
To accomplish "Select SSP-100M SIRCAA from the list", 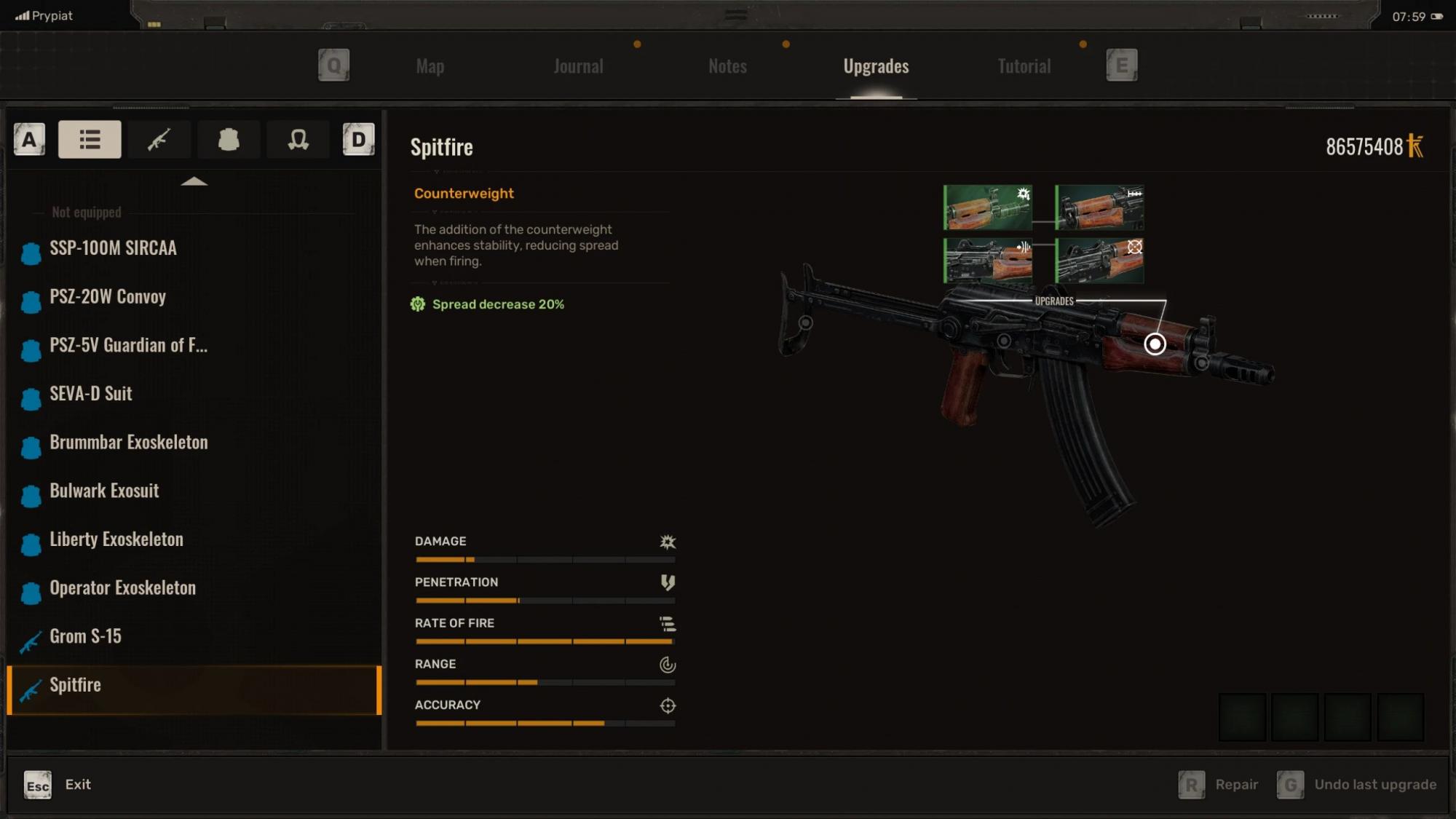I will click(x=113, y=248).
